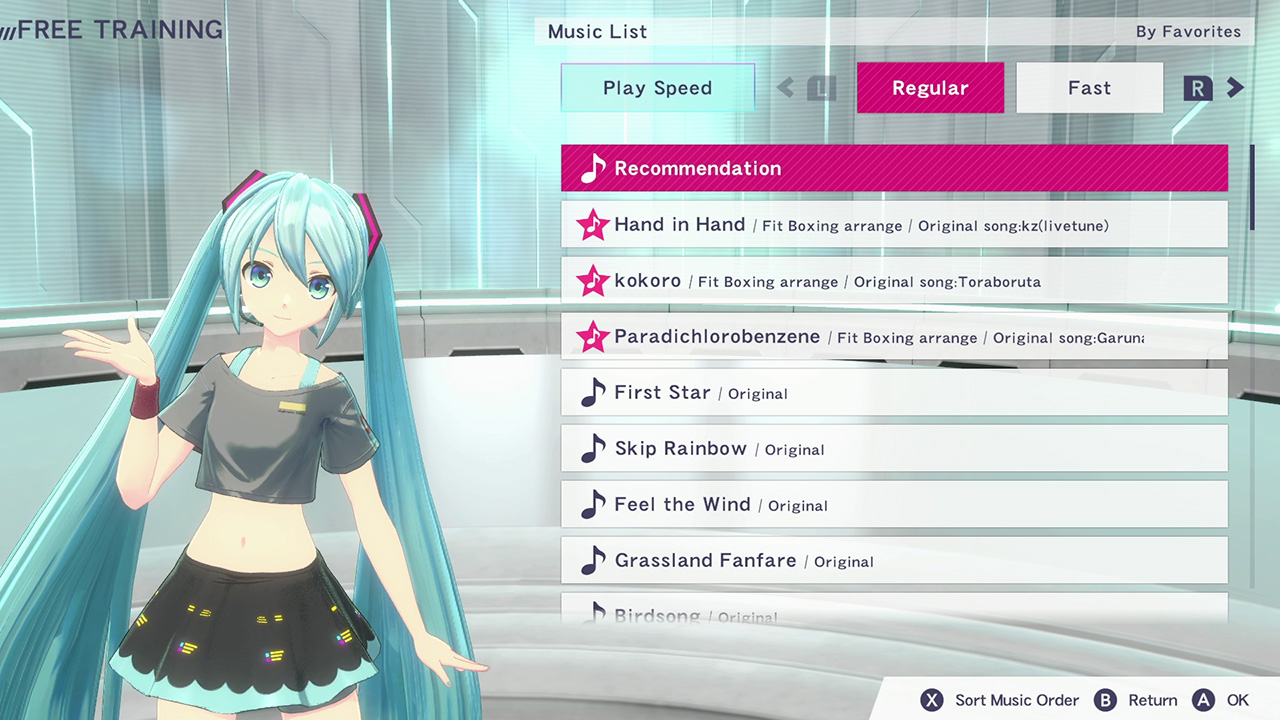
Task: Click Return in the bottom bar
Action: pyautogui.click(x=1153, y=700)
